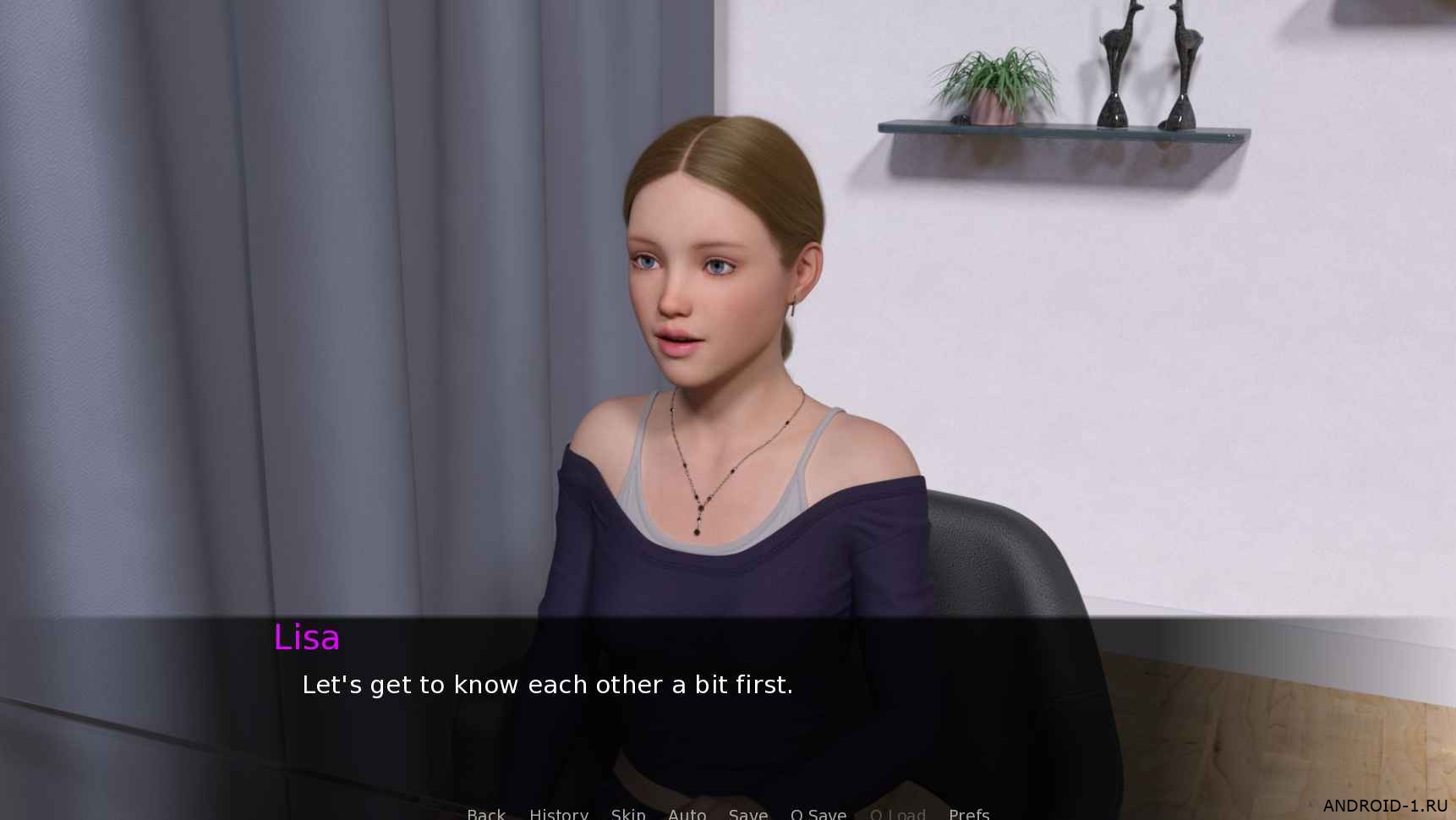Quick save with Q.Save

(818, 813)
